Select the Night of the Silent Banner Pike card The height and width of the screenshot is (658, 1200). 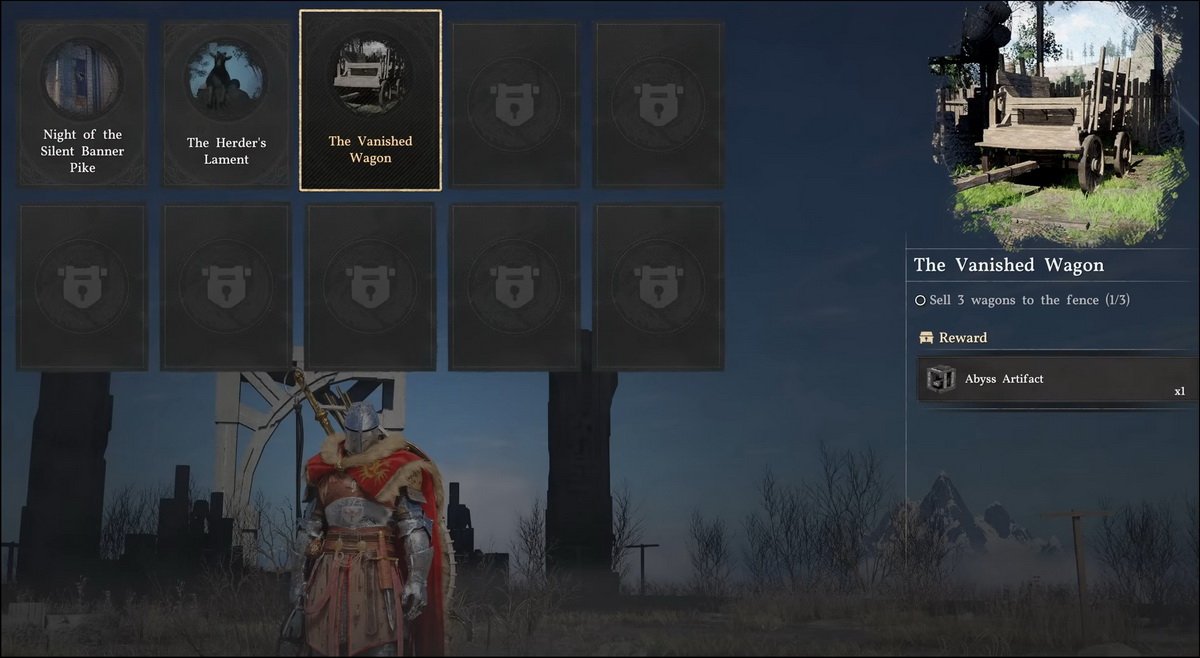(82, 104)
